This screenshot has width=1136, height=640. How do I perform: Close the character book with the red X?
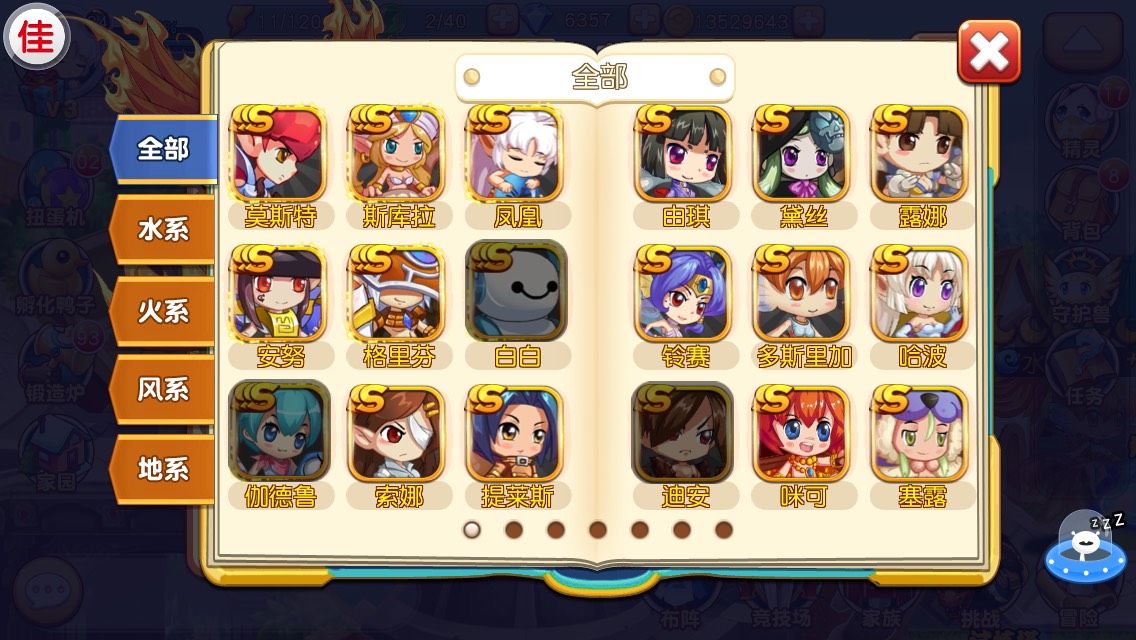[x=988, y=51]
